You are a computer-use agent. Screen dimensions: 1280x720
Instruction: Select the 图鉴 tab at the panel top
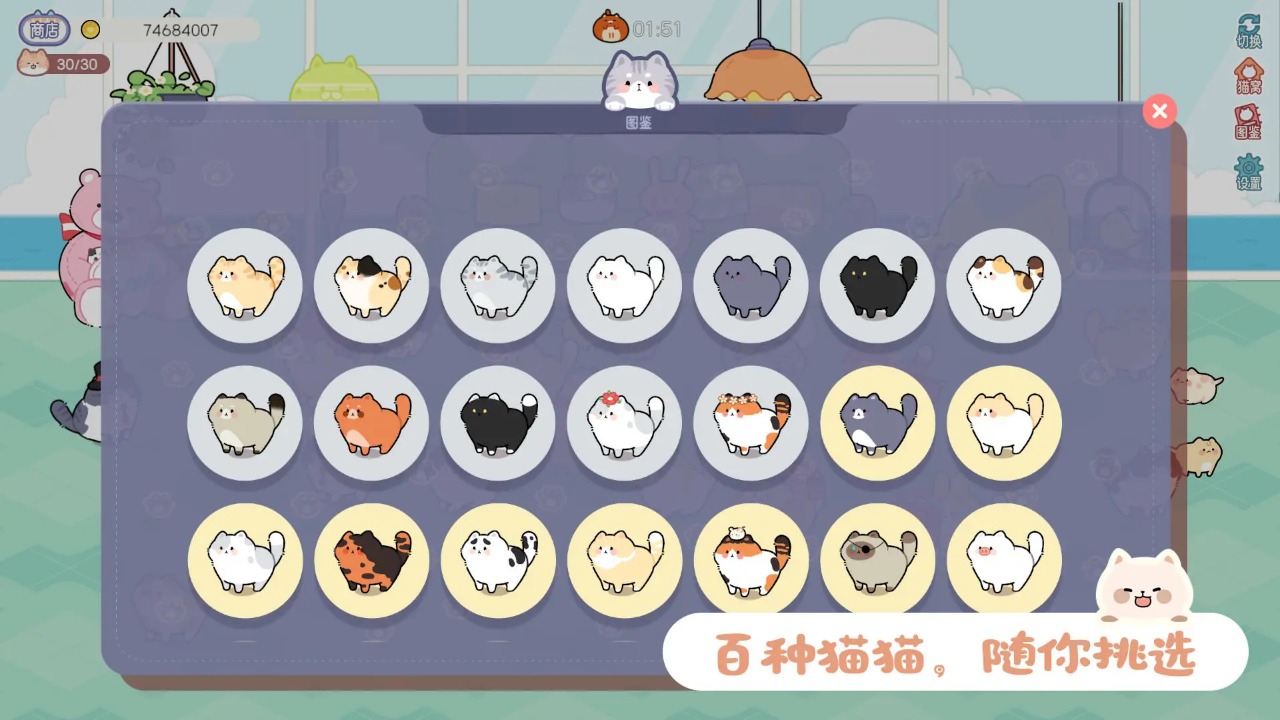640,120
